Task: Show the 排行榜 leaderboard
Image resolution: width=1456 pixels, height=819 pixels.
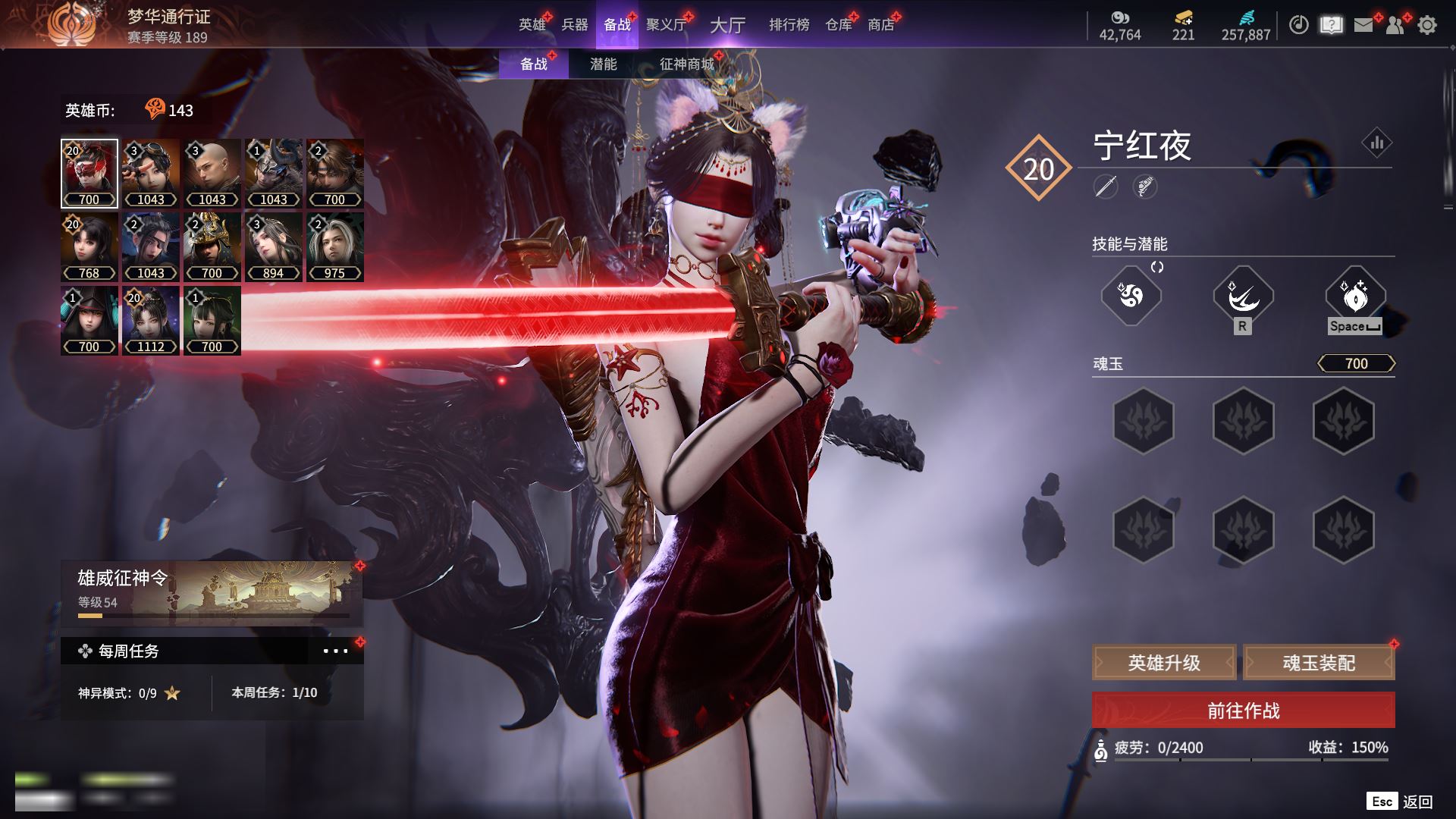Action: 789,24
